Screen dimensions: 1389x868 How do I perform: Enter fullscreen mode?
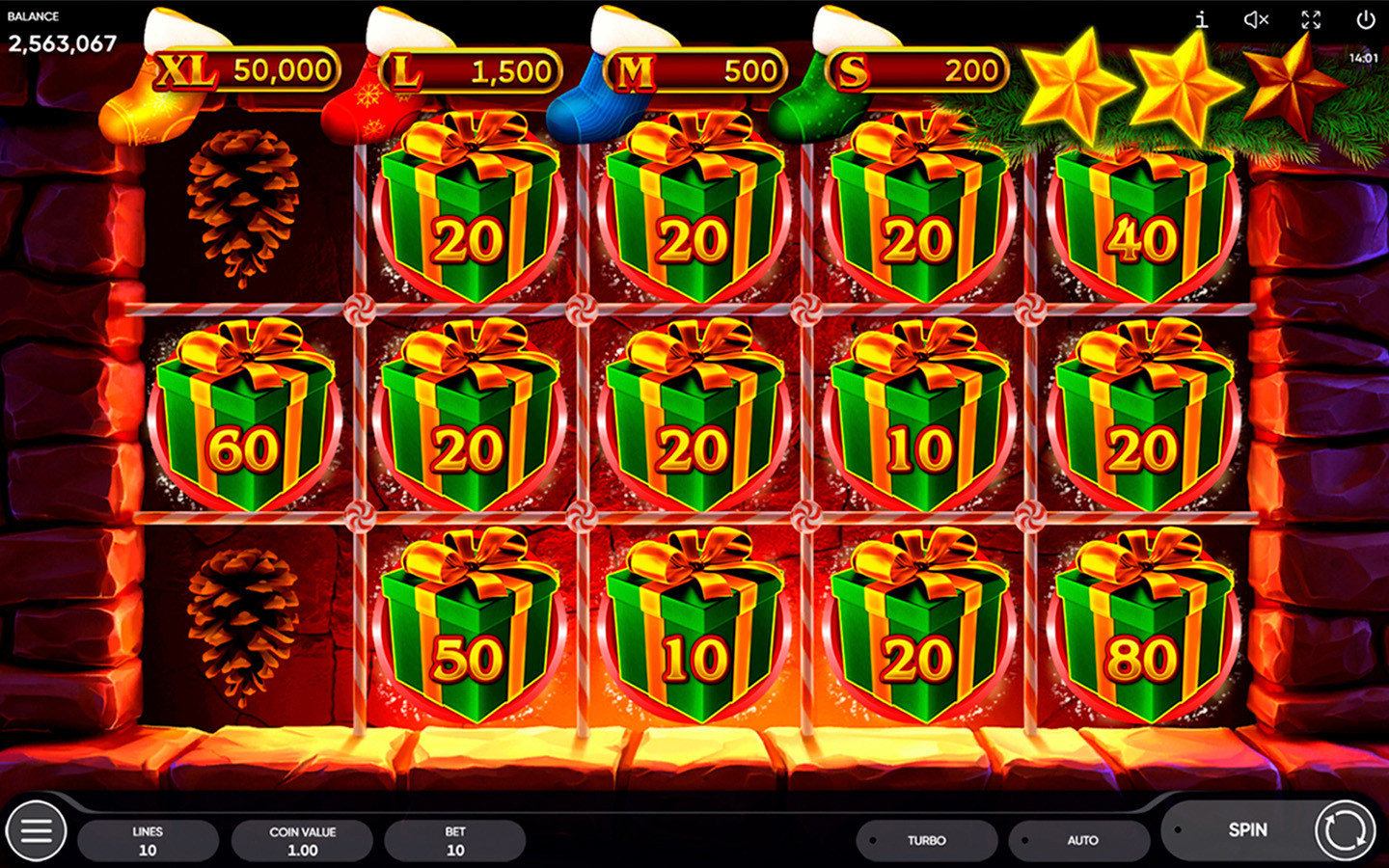(x=1310, y=19)
